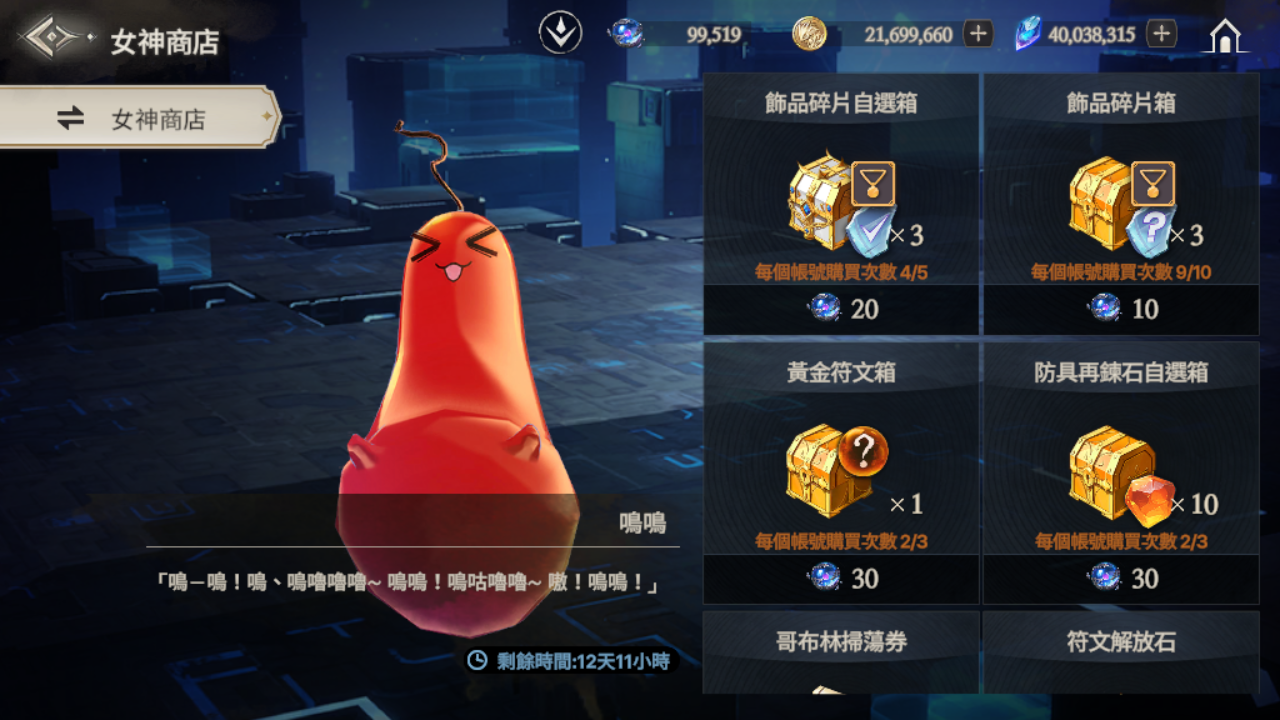Add blue crystals with the plus button
The width and height of the screenshot is (1280, 720).
click(1161, 34)
